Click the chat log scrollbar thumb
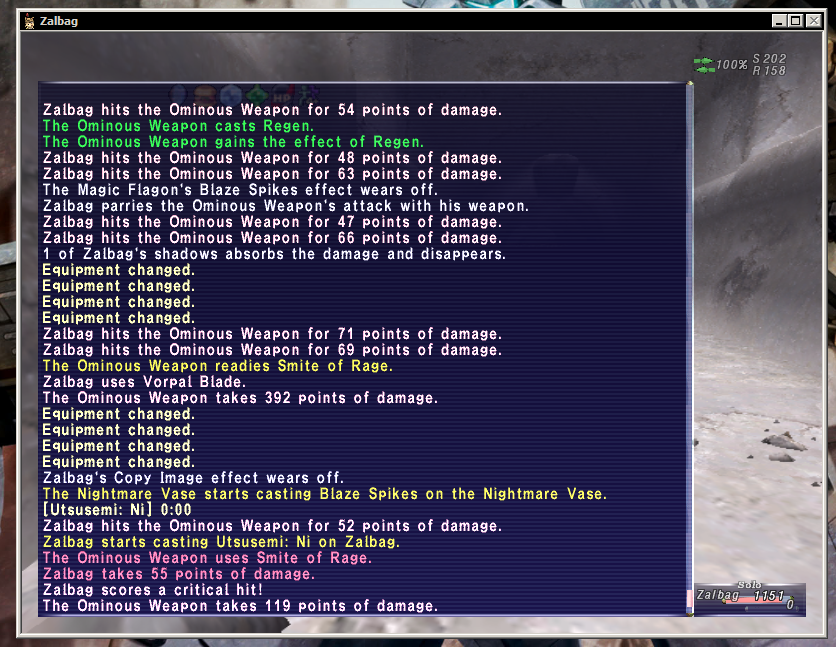Screen dimensions: 836x647 pyautogui.click(x=688, y=599)
